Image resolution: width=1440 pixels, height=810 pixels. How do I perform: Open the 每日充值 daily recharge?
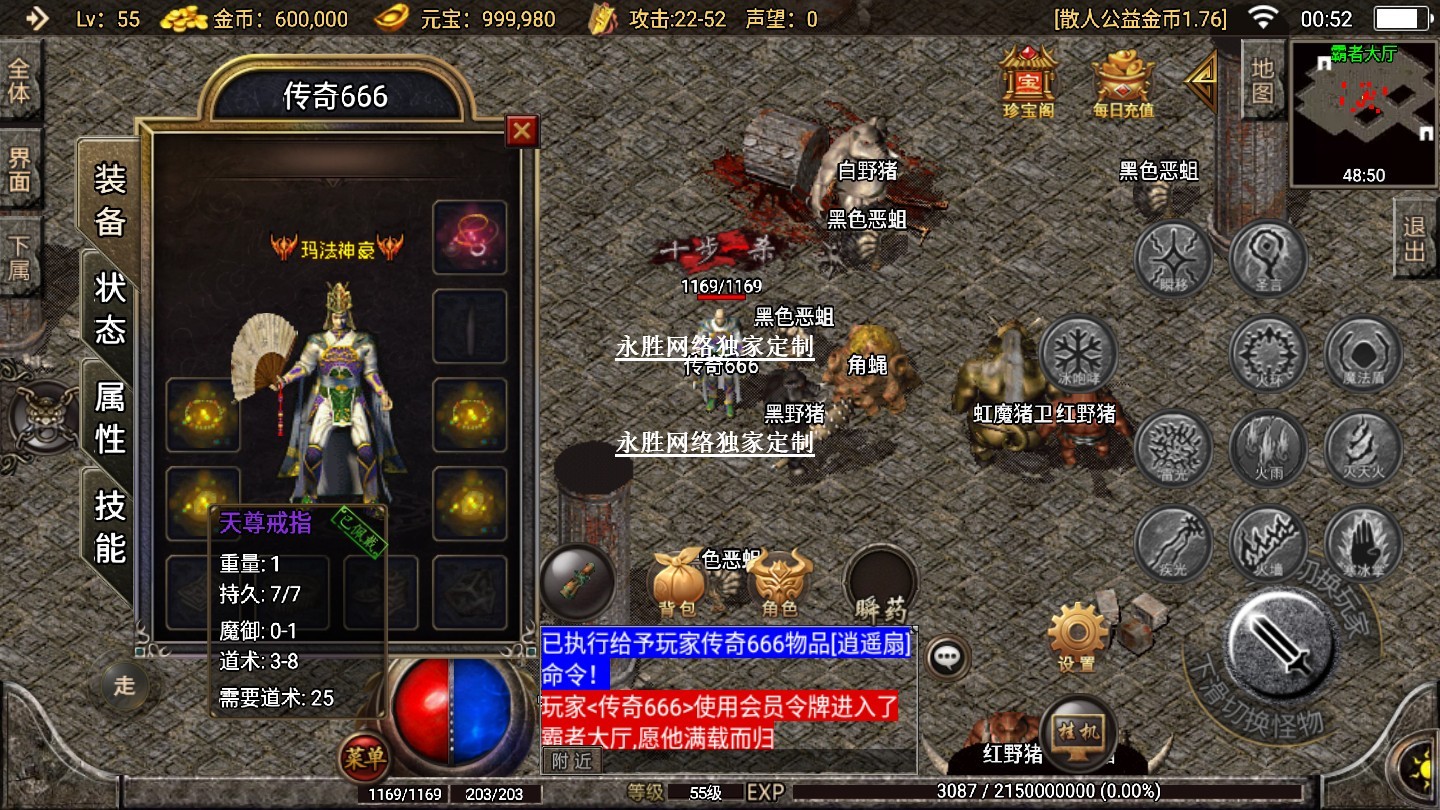[x=1122, y=82]
